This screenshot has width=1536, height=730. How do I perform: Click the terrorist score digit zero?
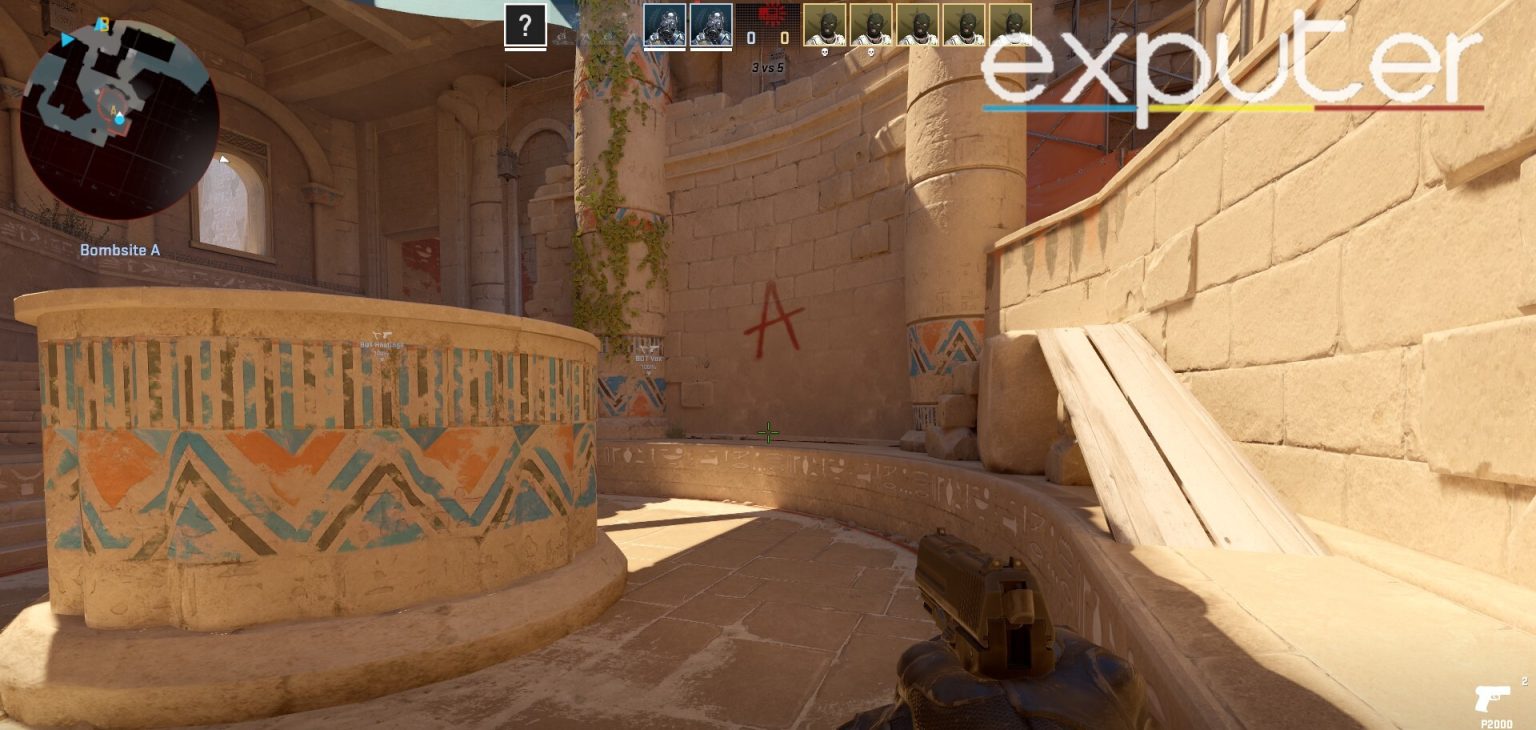[x=786, y=36]
